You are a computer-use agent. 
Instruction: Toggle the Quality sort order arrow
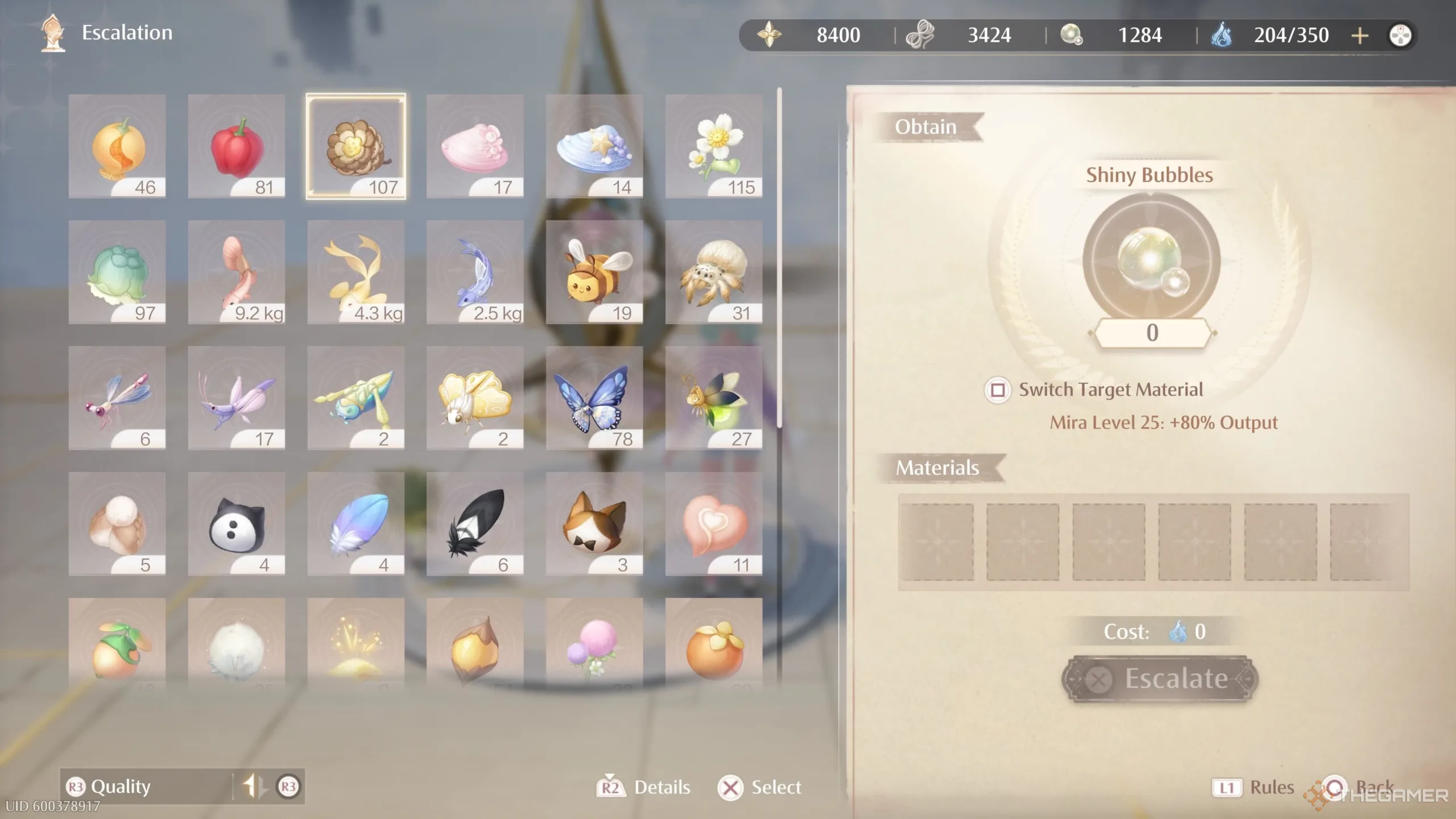[253, 787]
